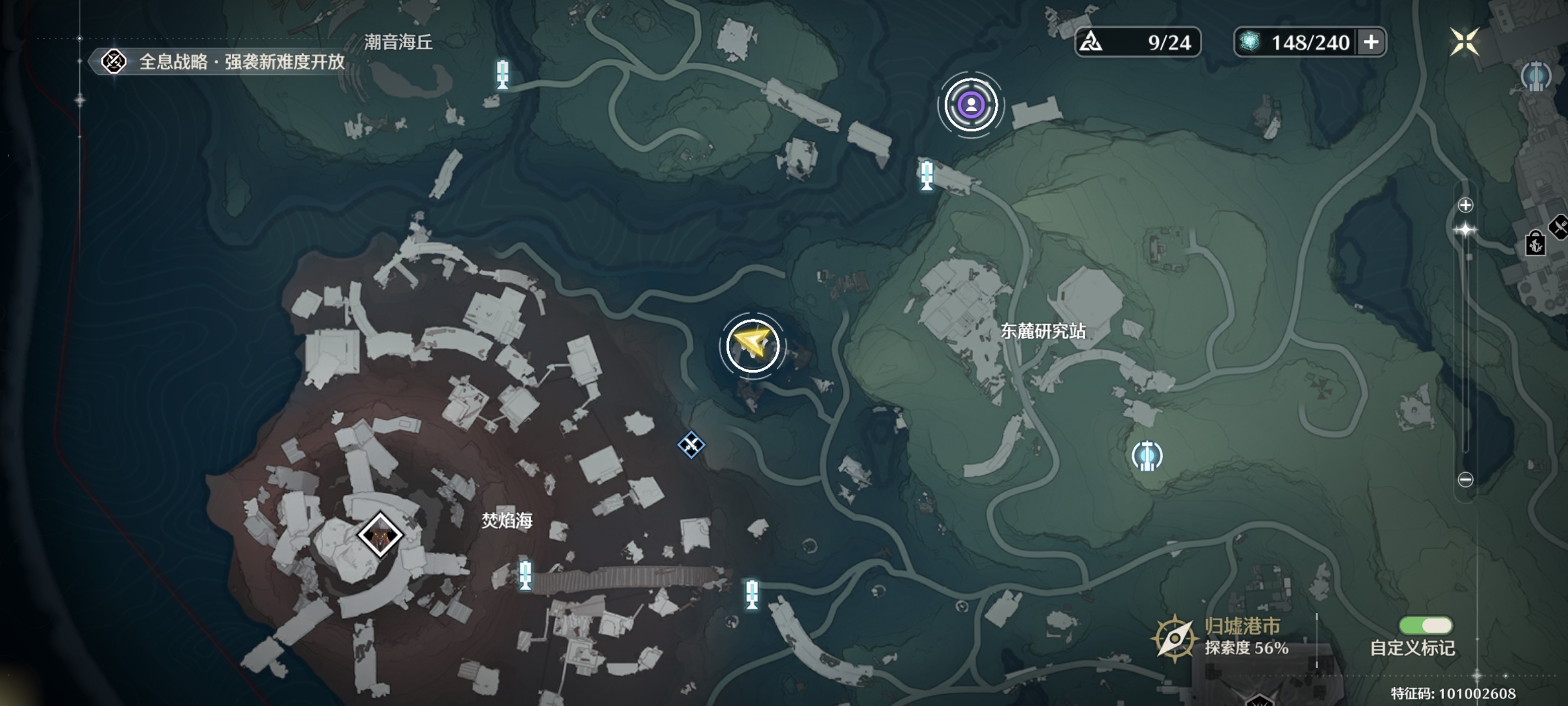Add waveplates with the plus button
The image size is (1568, 706).
[1372, 42]
